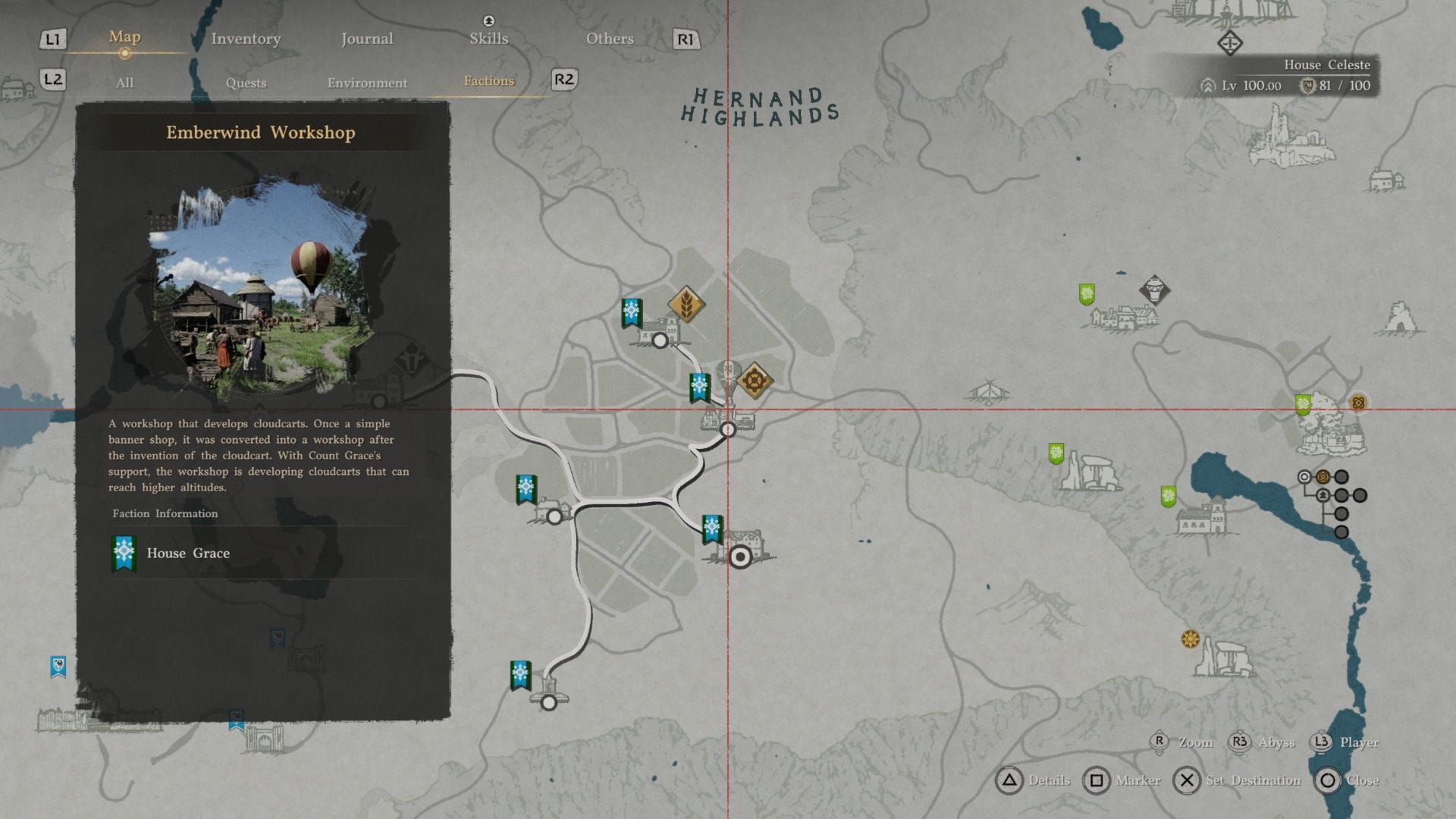This screenshot has height=819, width=1456.
Task: Cycle filters forward using R2
Action: (563, 80)
